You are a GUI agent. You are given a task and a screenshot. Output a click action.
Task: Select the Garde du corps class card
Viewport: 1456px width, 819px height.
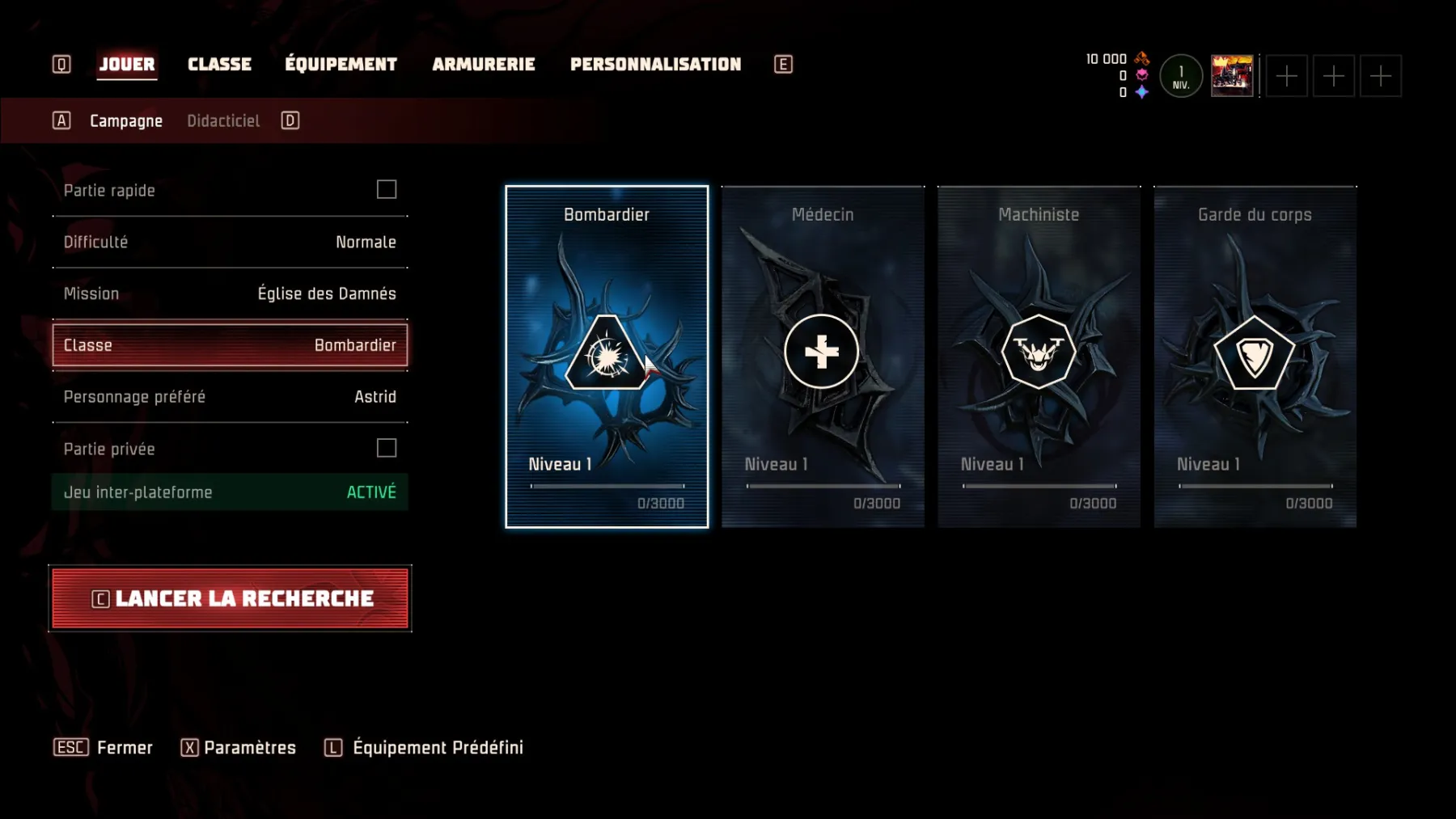1255,357
